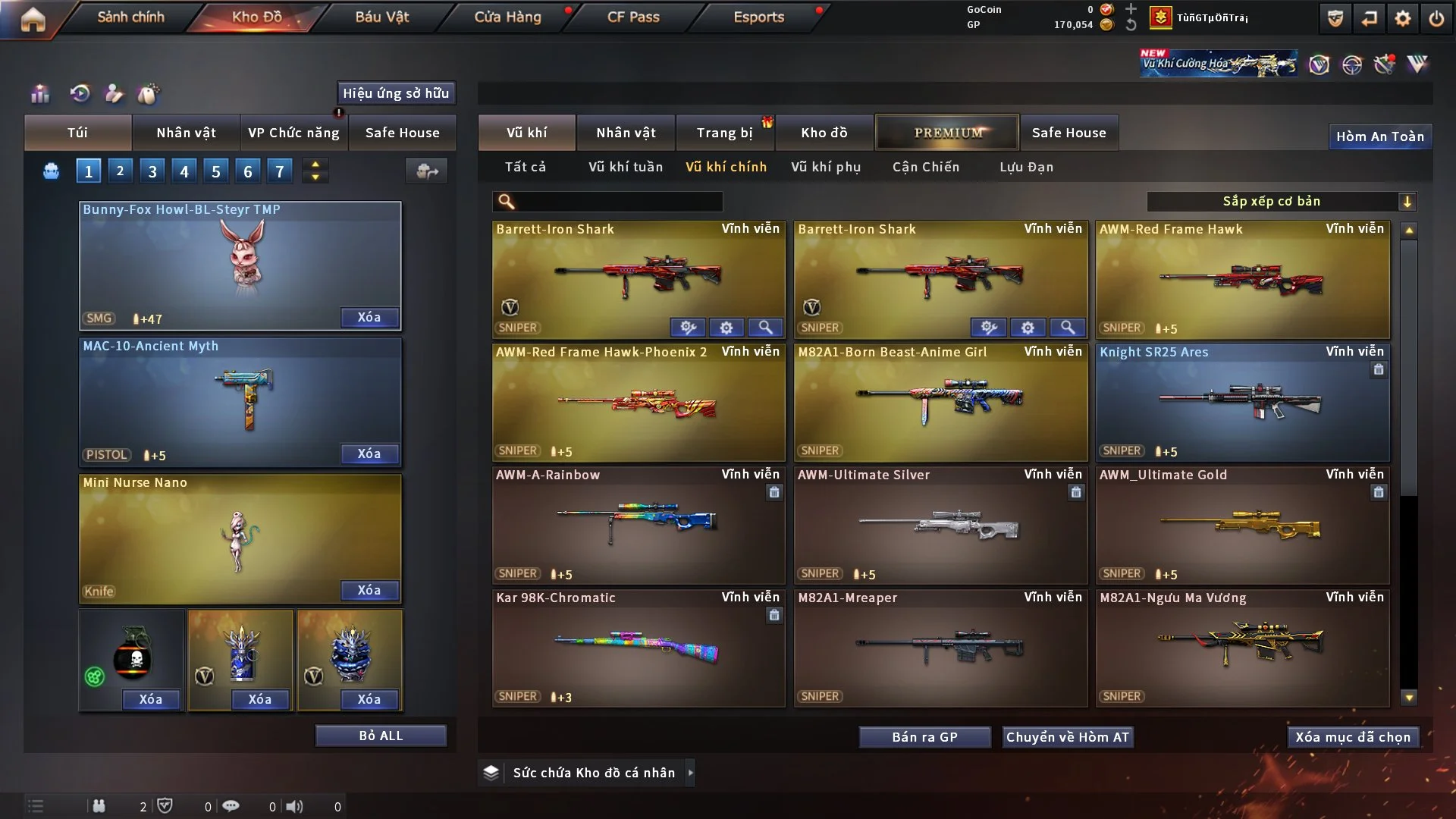Click the weapon search field

point(618,202)
